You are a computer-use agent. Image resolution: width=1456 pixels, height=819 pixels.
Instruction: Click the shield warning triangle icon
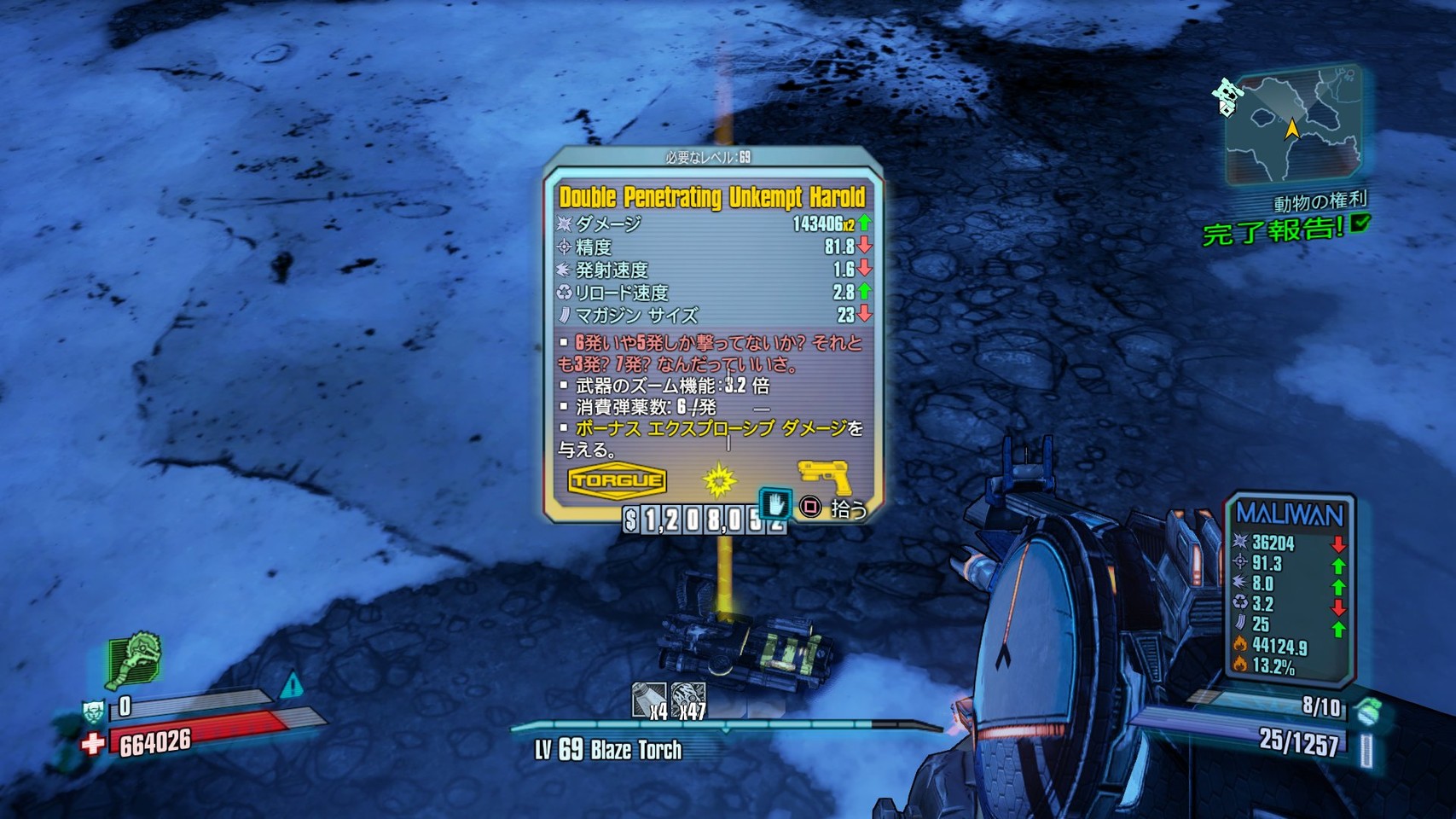[x=291, y=684]
